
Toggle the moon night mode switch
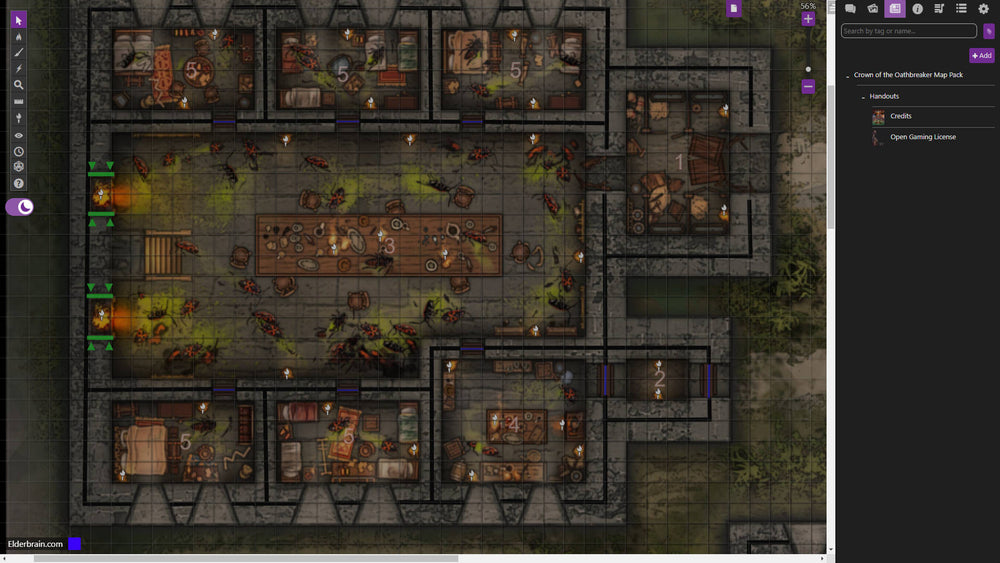point(20,207)
